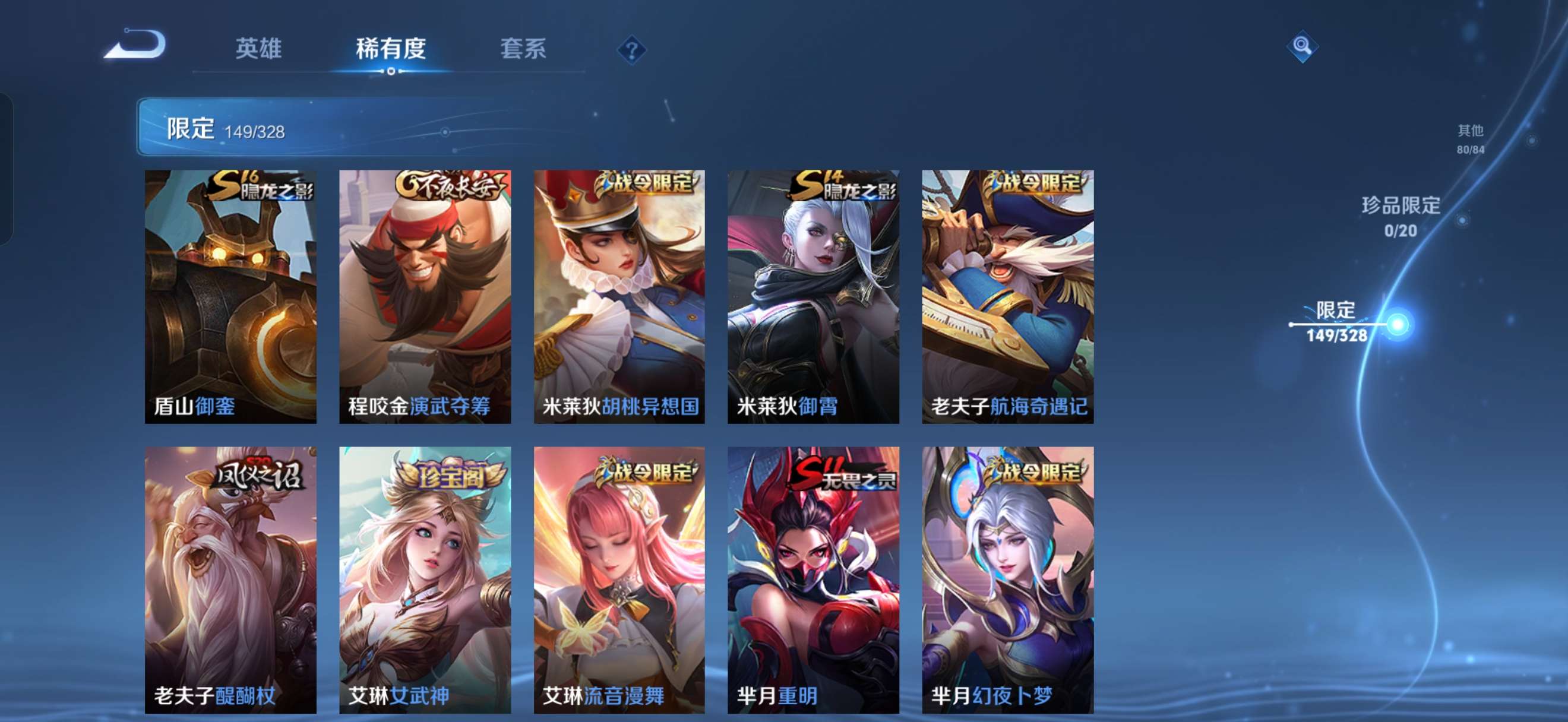This screenshot has height=722, width=1568.
Task: Open the 米莱狄胡桃异想国 skin card
Action: [619, 296]
